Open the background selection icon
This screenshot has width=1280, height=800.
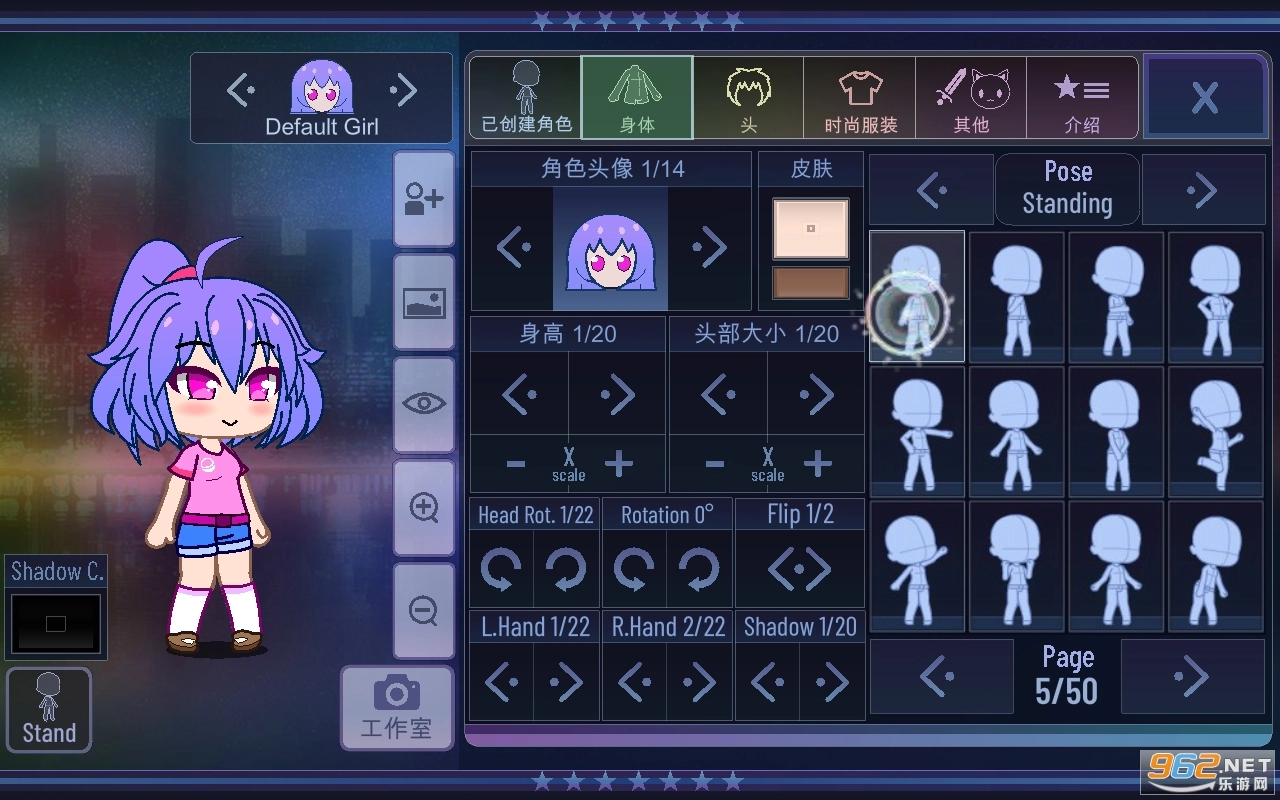coord(424,302)
